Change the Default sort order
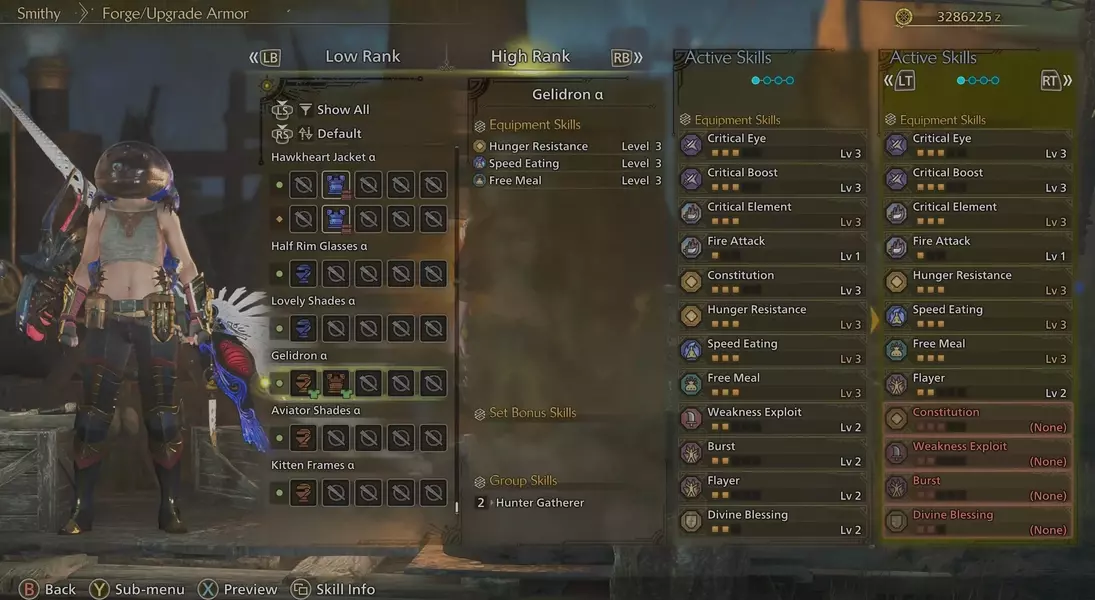 click(x=339, y=134)
